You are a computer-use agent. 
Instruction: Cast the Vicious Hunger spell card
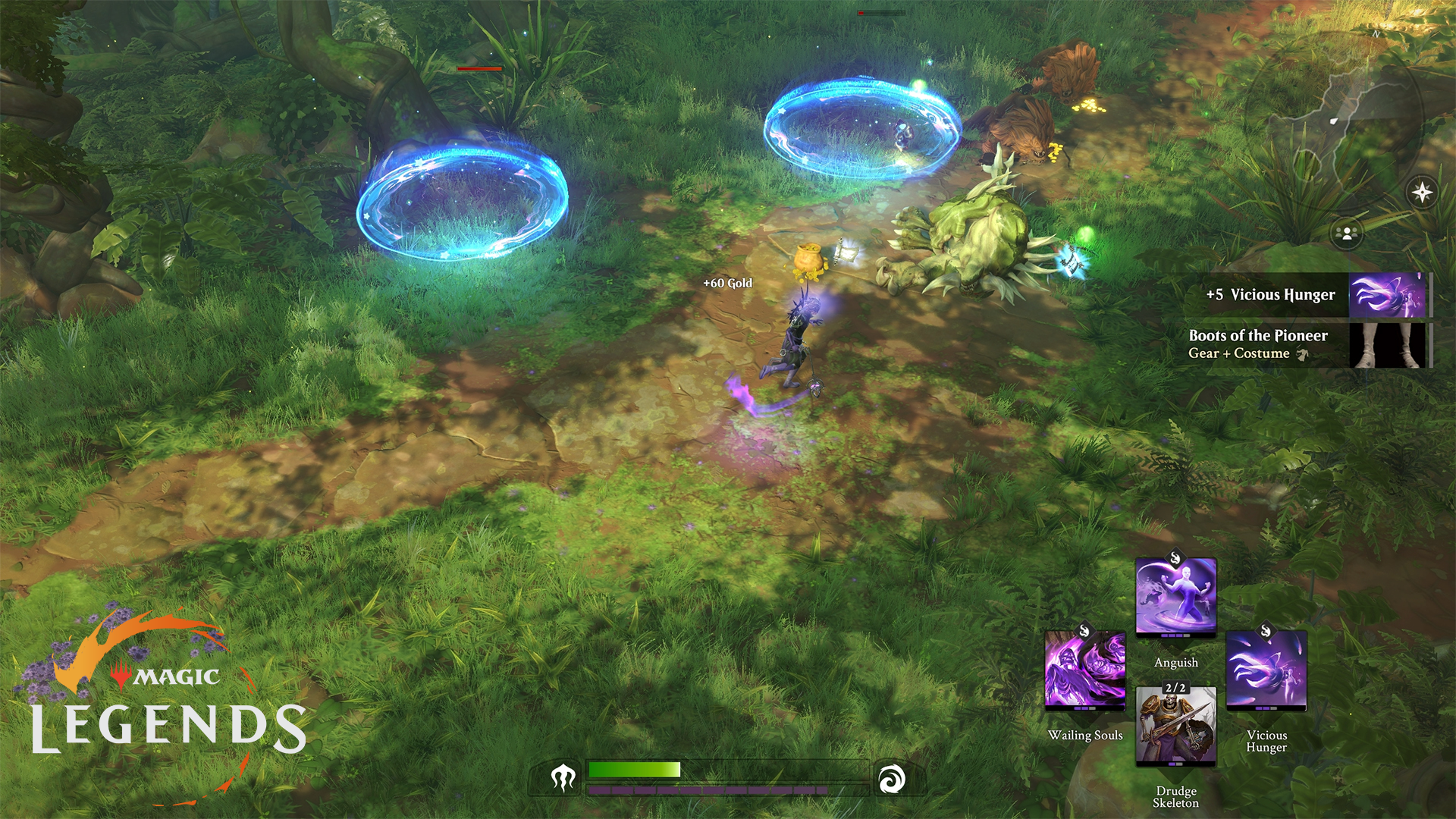coord(1266,670)
